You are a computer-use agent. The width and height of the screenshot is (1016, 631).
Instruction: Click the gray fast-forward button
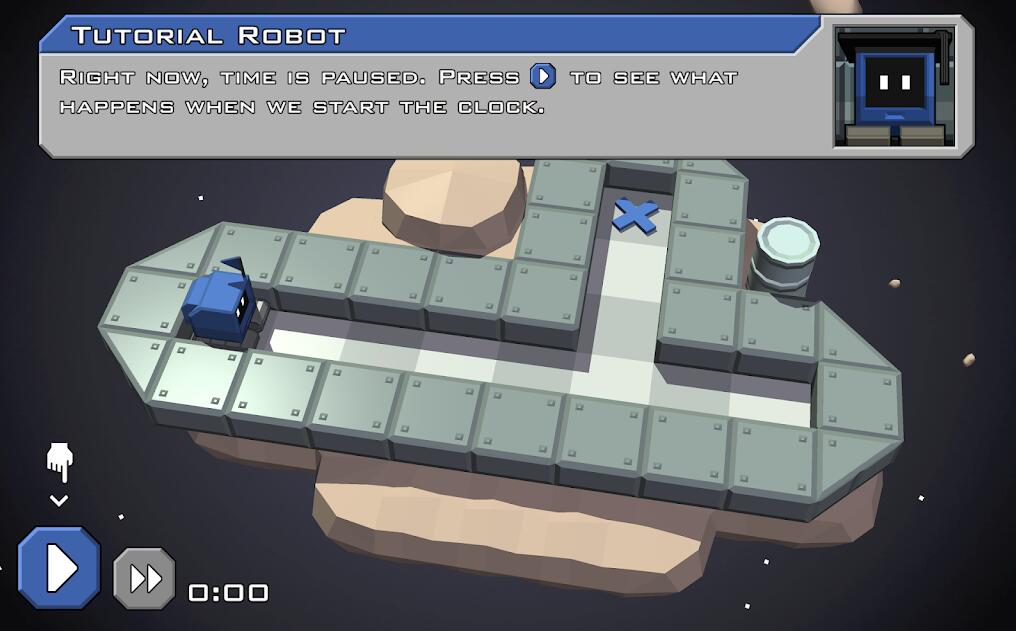click(144, 578)
